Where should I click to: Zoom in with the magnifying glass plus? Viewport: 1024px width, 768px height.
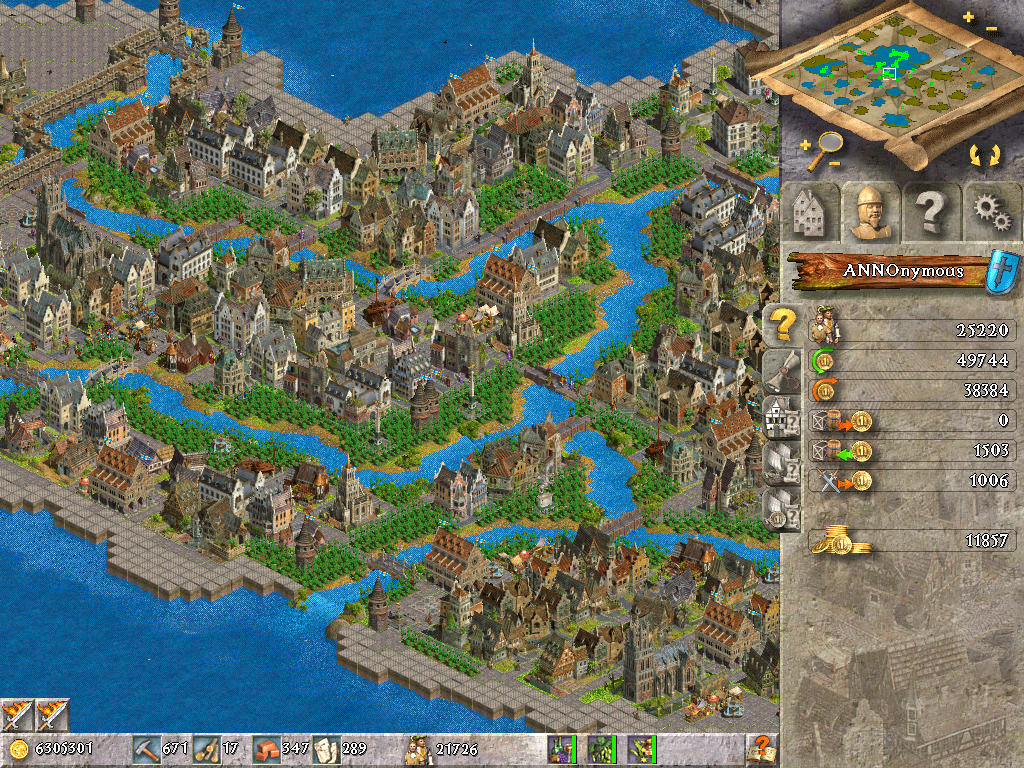click(805, 146)
